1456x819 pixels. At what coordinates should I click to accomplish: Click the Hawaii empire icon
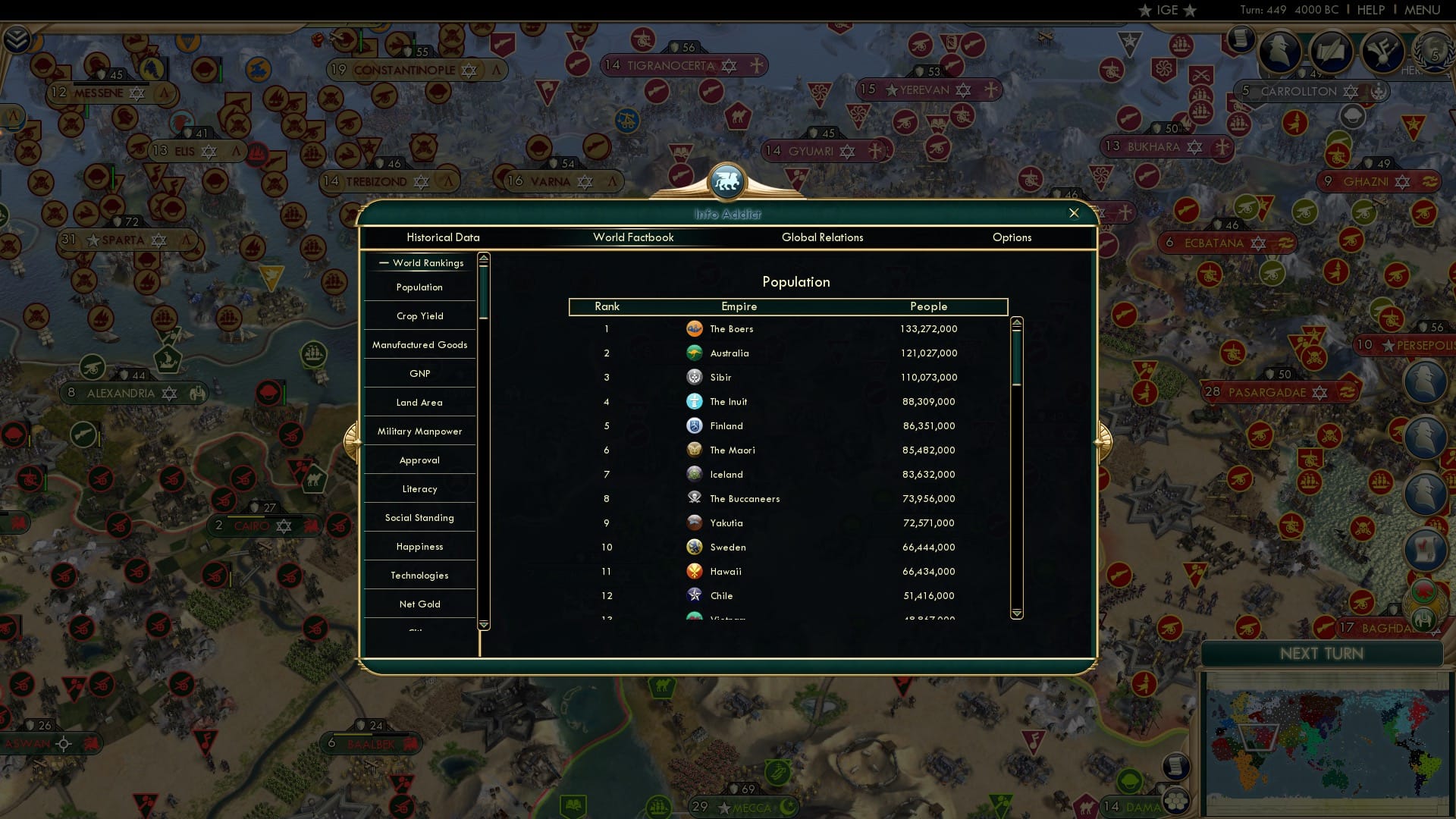point(695,571)
